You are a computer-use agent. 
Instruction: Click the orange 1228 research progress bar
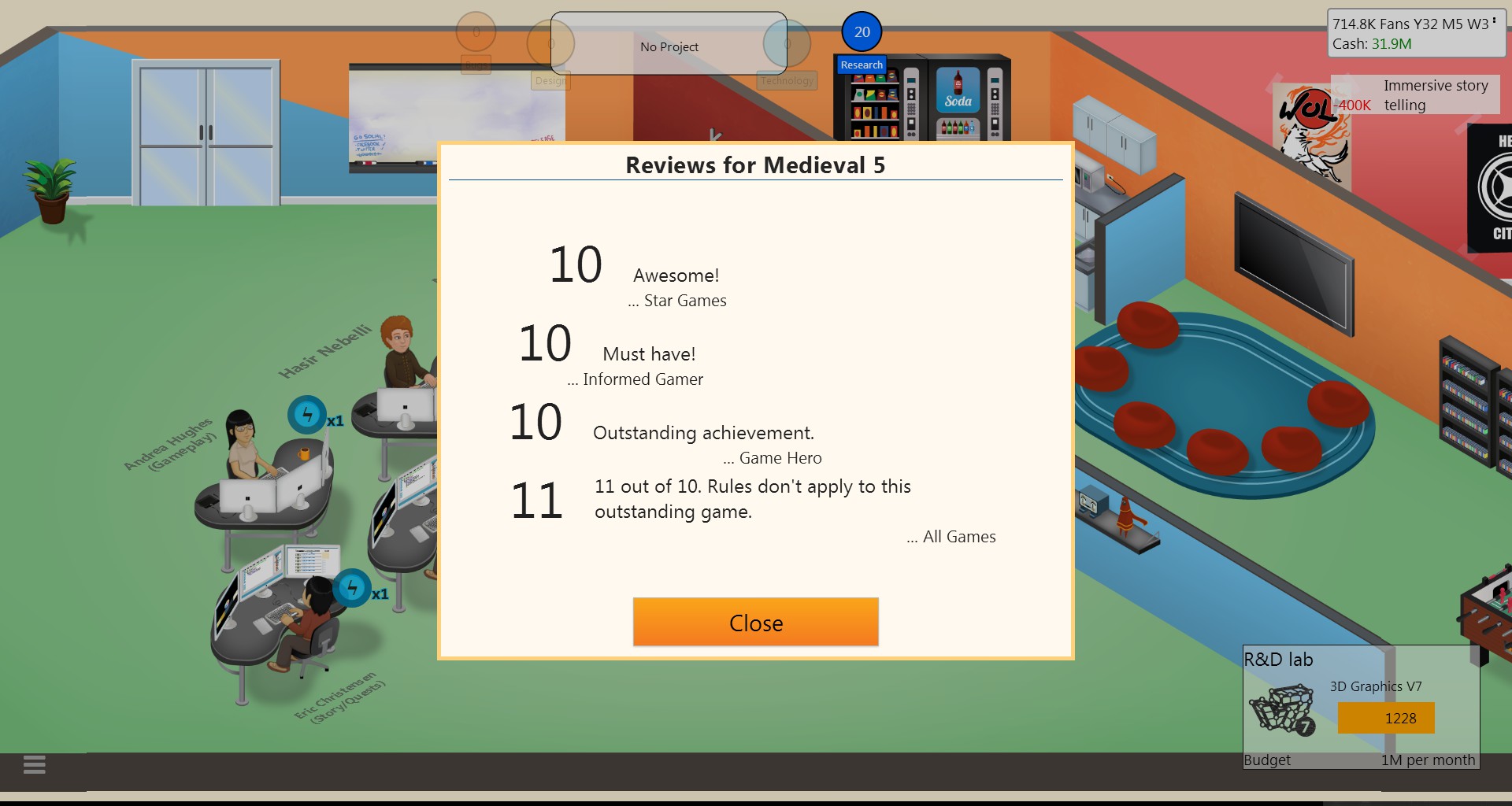[x=1386, y=718]
